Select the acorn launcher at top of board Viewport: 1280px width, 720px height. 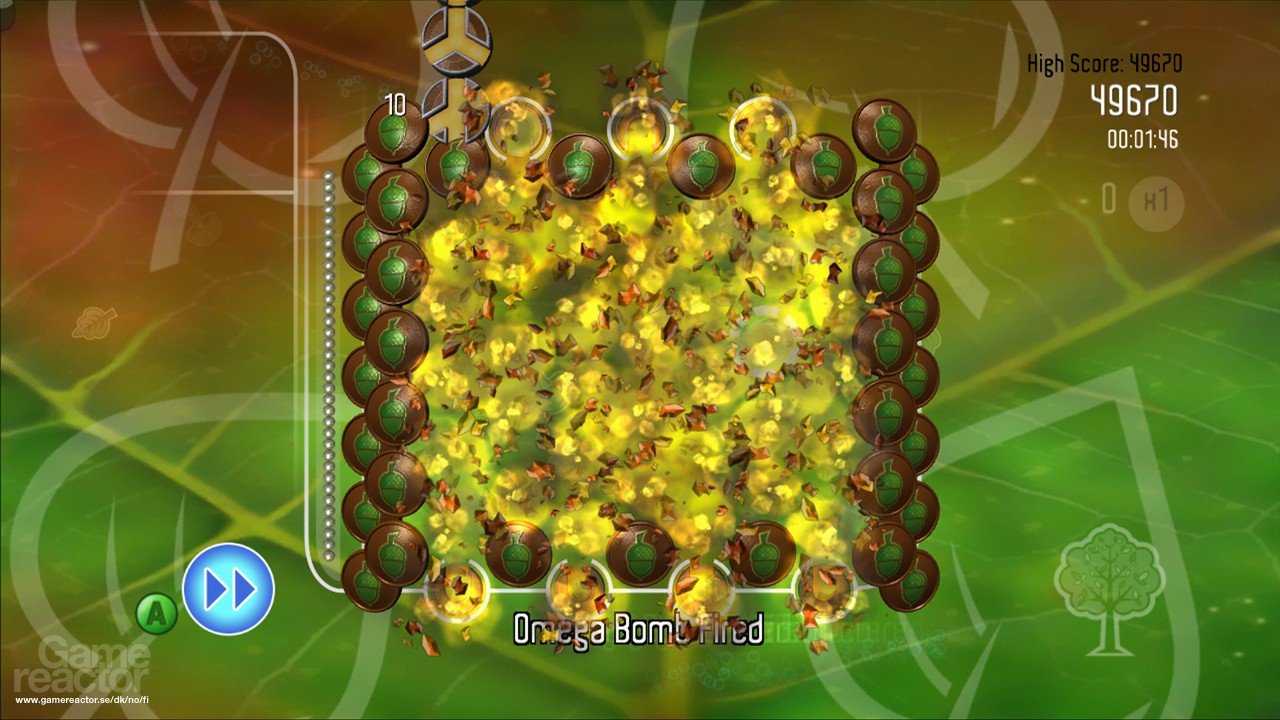pos(456,40)
